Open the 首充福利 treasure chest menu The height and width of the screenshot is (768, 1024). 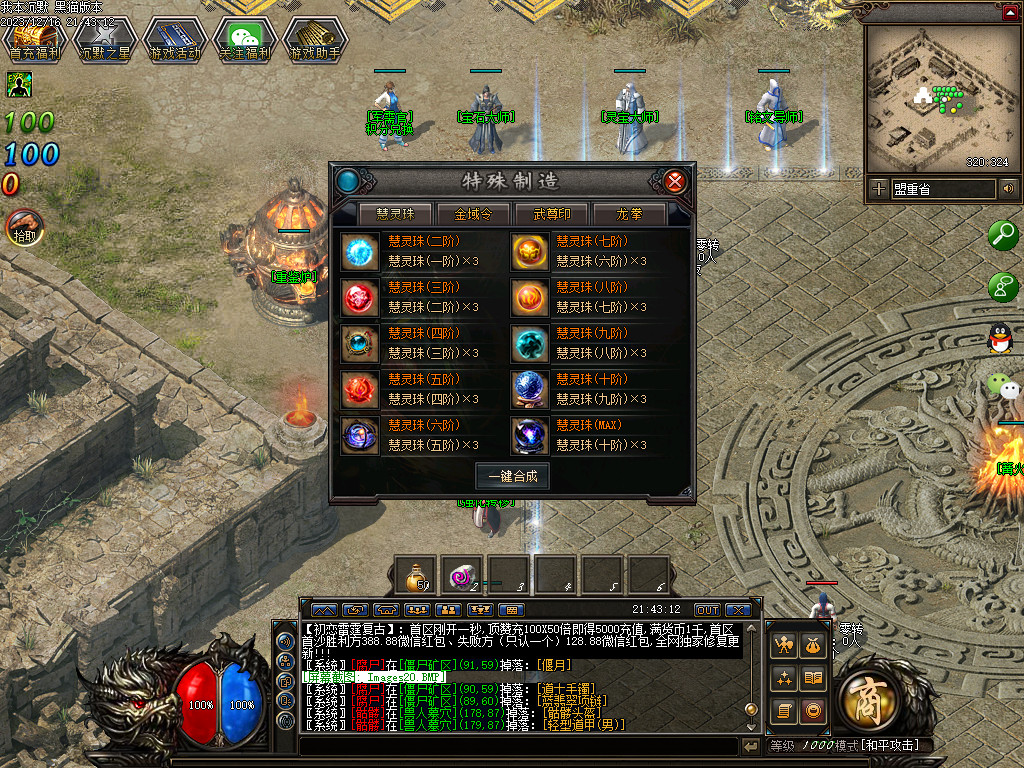[x=34, y=38]
